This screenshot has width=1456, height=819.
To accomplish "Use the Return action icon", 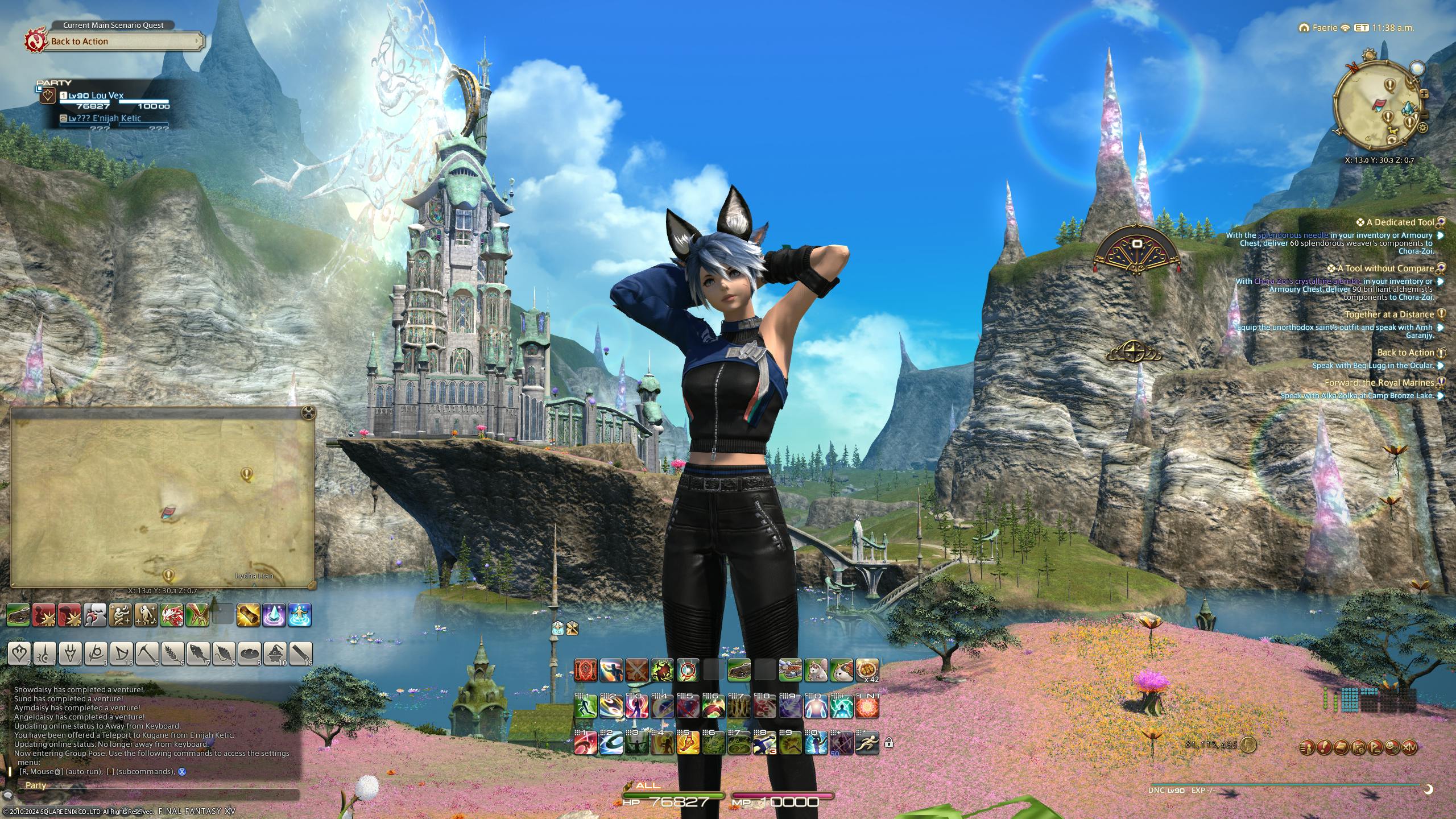I will click(300, 615).
